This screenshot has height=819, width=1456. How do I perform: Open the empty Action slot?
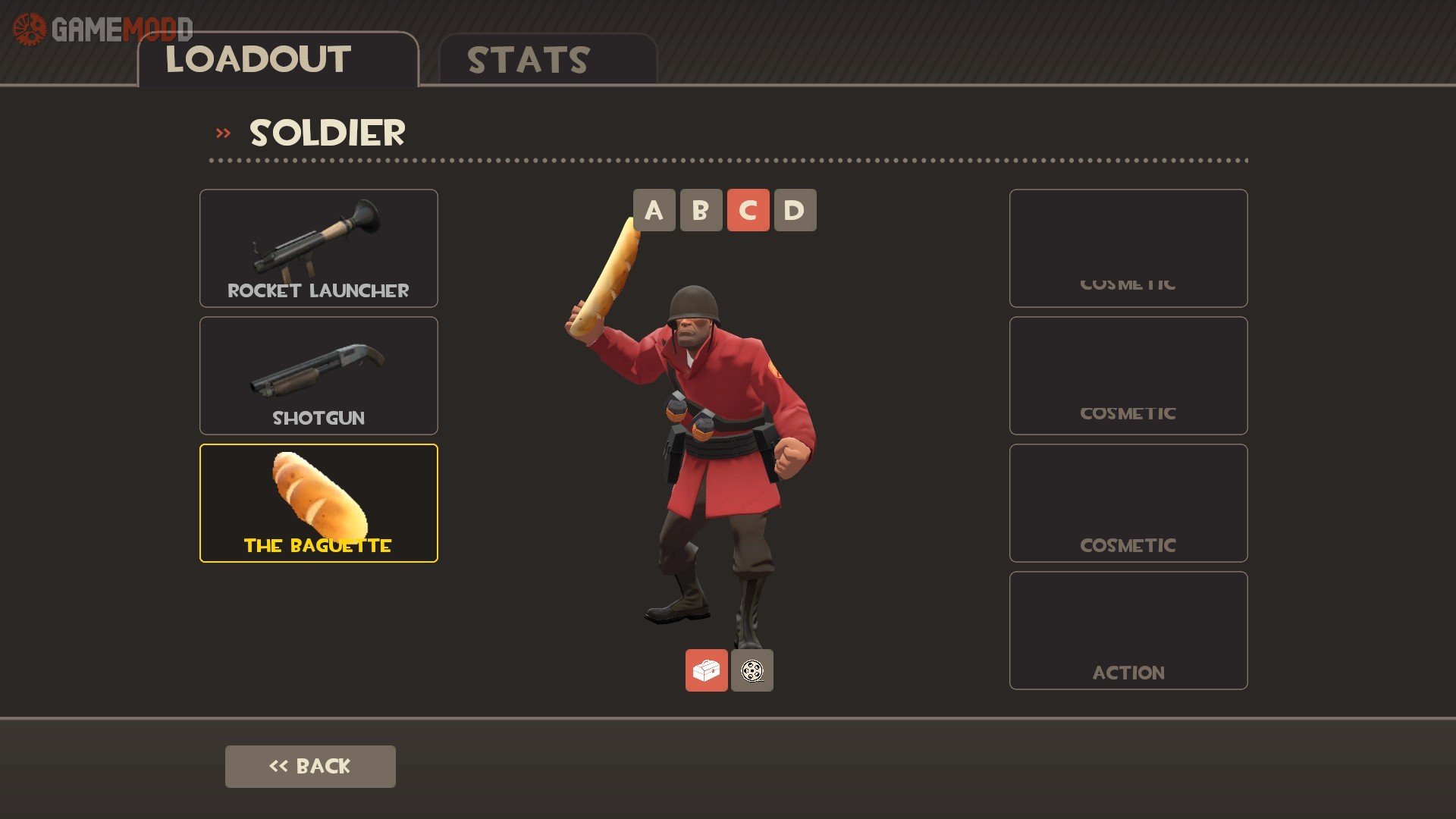click(x=1128, y=630)
